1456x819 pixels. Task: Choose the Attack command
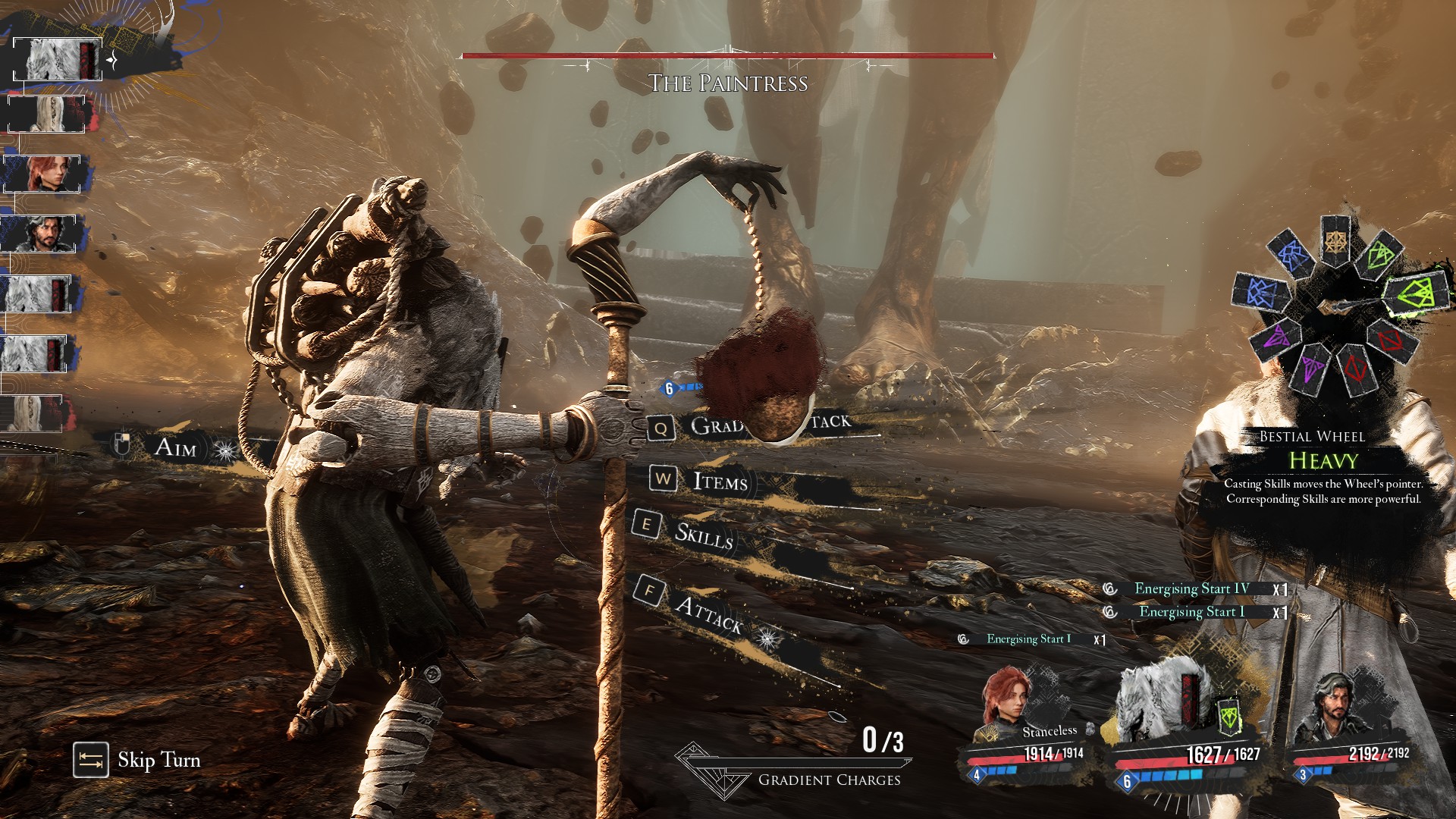[708, 613]
